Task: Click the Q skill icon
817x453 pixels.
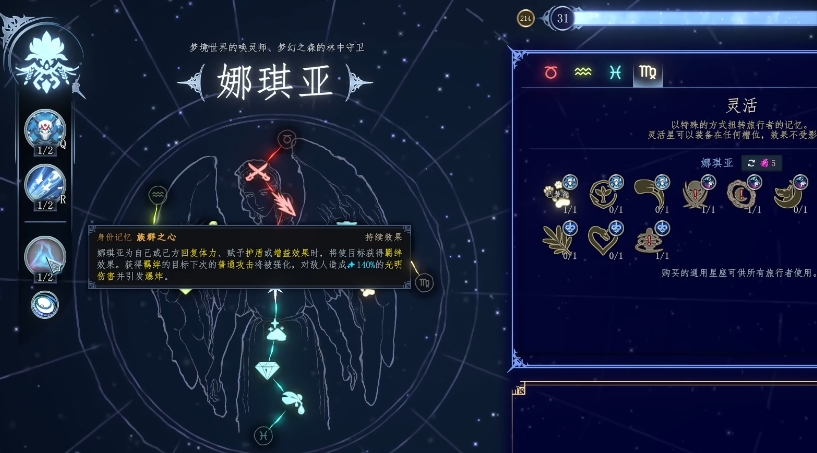Action: (x=45, y=129)
